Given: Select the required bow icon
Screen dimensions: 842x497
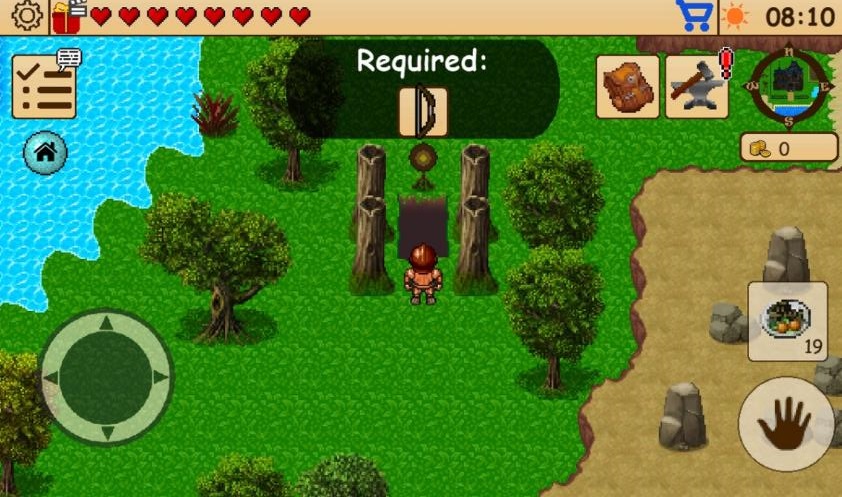Looking at the screenshot, I should [x=423, y=111].
